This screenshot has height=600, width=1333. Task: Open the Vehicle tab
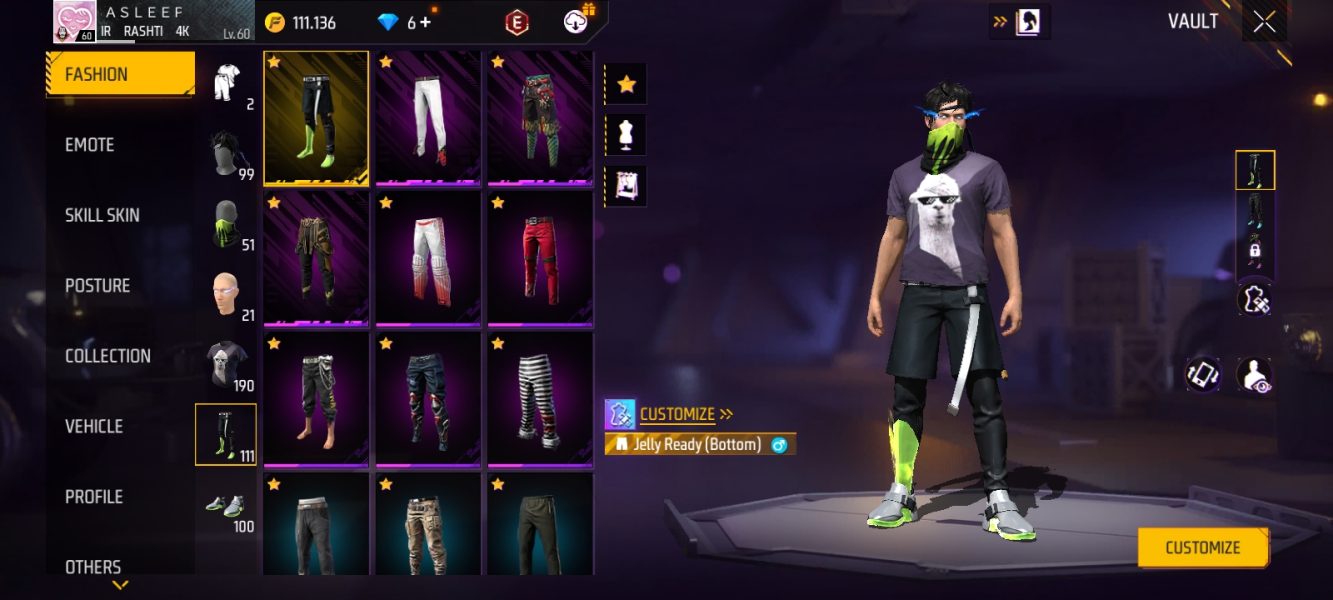tap(94, 426)
